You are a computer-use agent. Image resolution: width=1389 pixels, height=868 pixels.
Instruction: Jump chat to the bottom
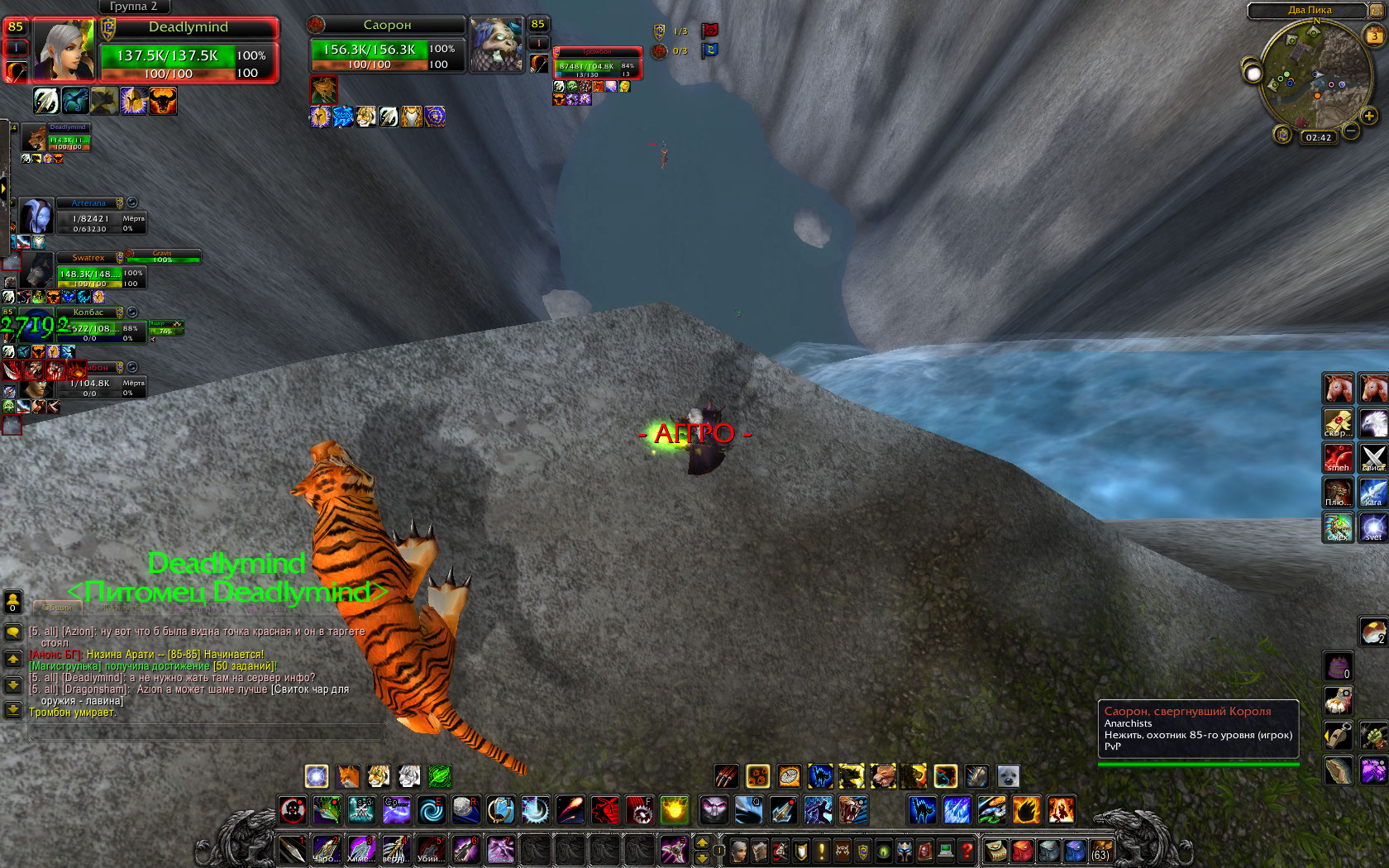pos(13,709)
